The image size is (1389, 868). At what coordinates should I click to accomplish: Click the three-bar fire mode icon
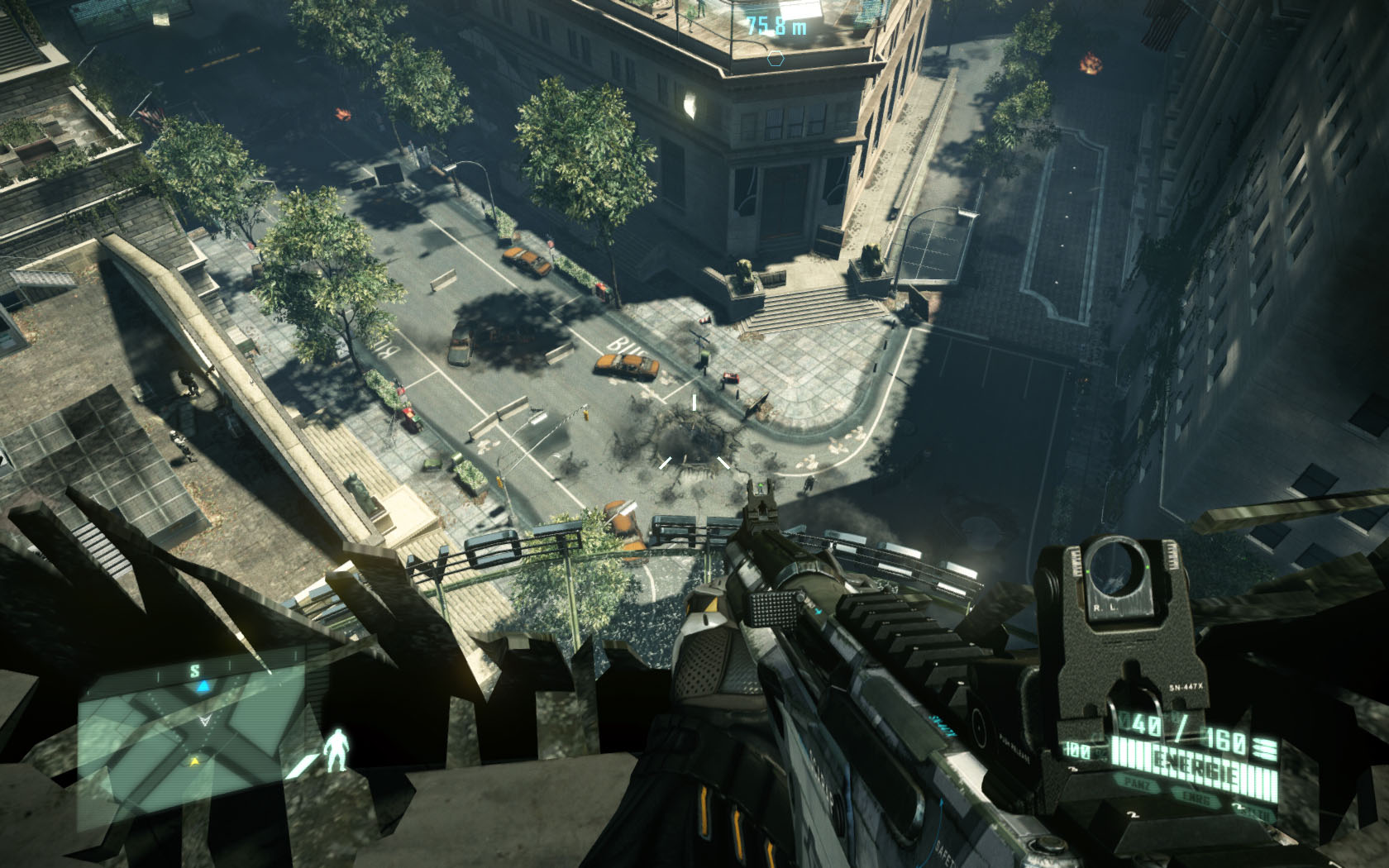(1263, 748)
